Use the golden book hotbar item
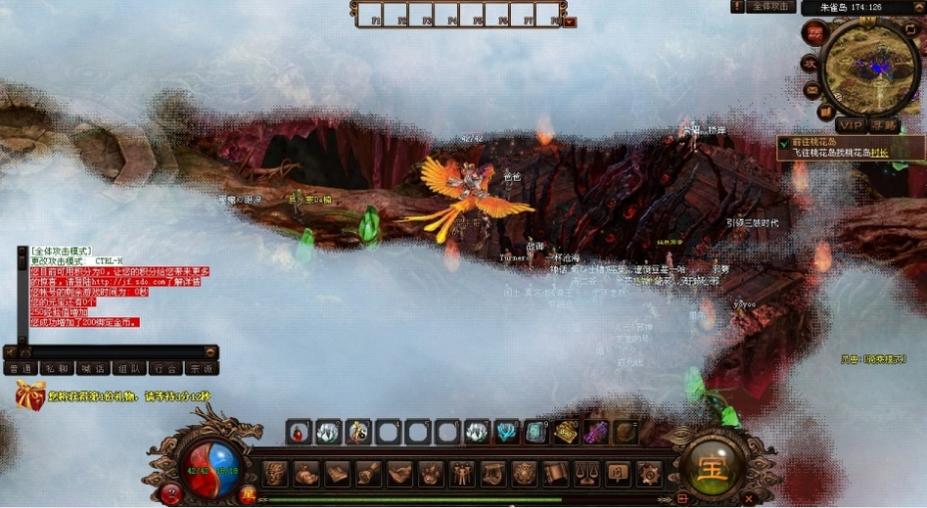This screenshot has height=508, width=927. click(566, 432)
